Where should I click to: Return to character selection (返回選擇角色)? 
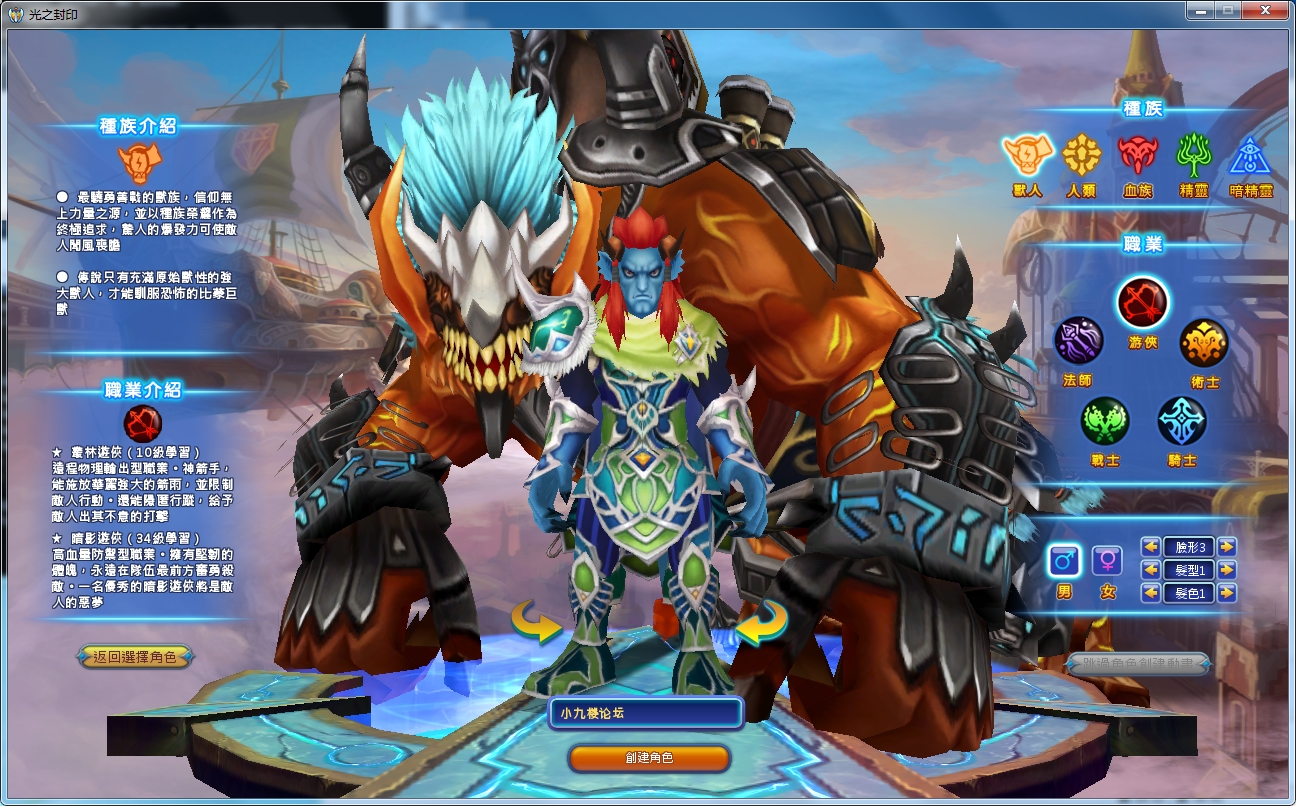135,657
